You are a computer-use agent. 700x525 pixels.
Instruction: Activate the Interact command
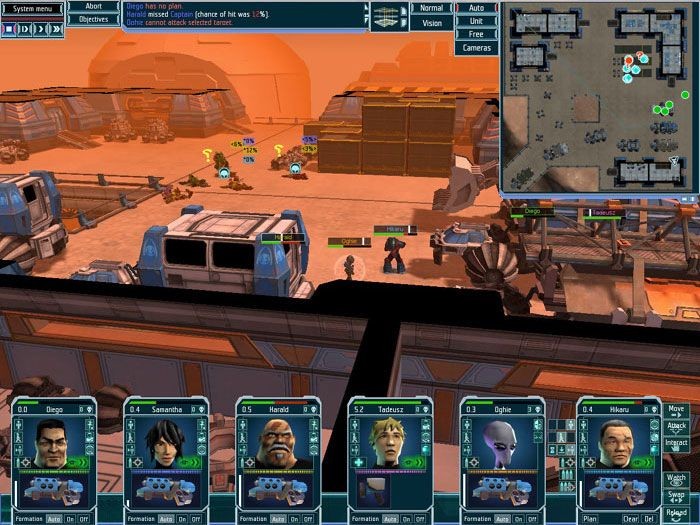point(677,442)
